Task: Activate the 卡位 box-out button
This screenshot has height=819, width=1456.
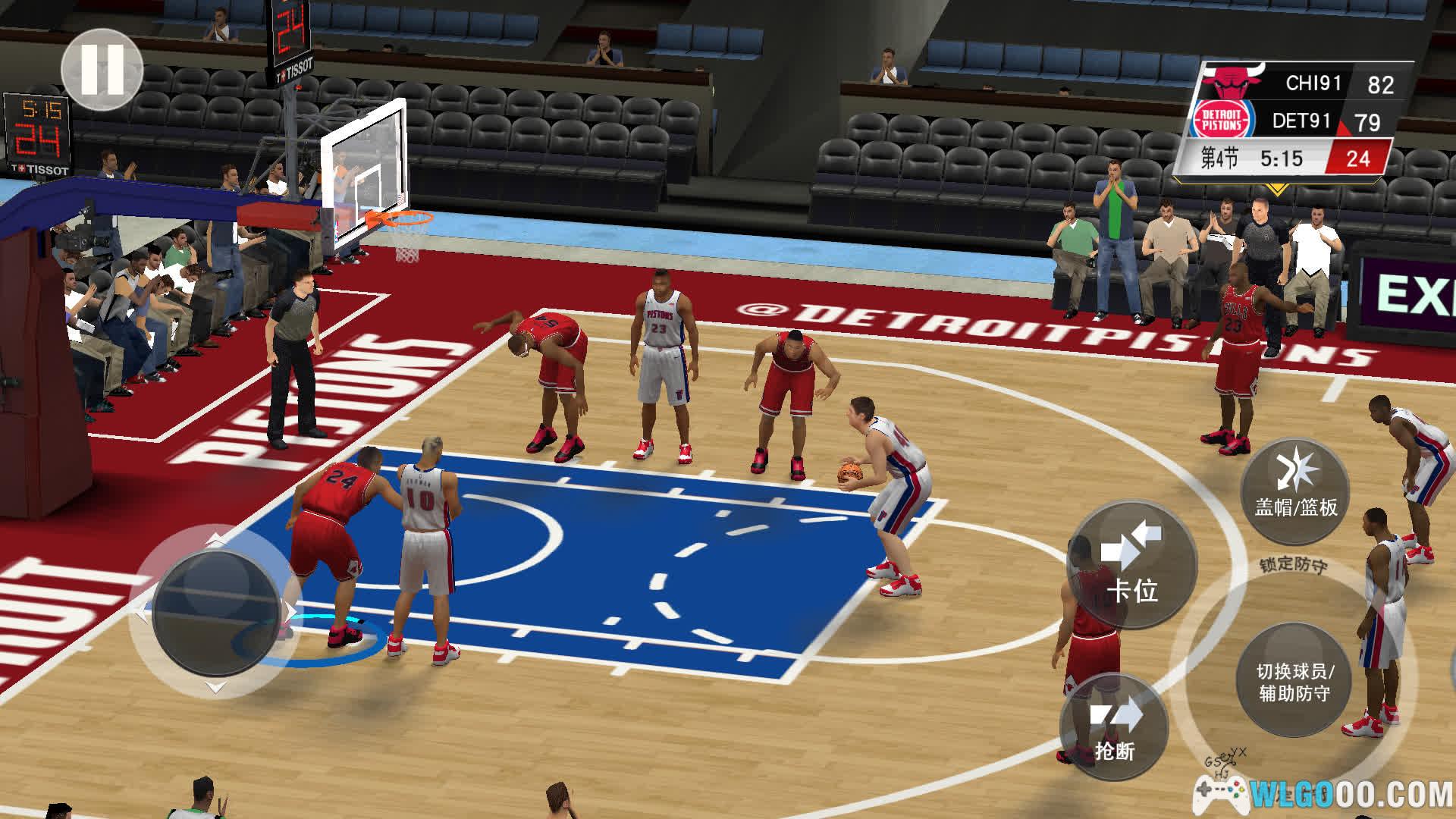Action: pos(1131,564)
